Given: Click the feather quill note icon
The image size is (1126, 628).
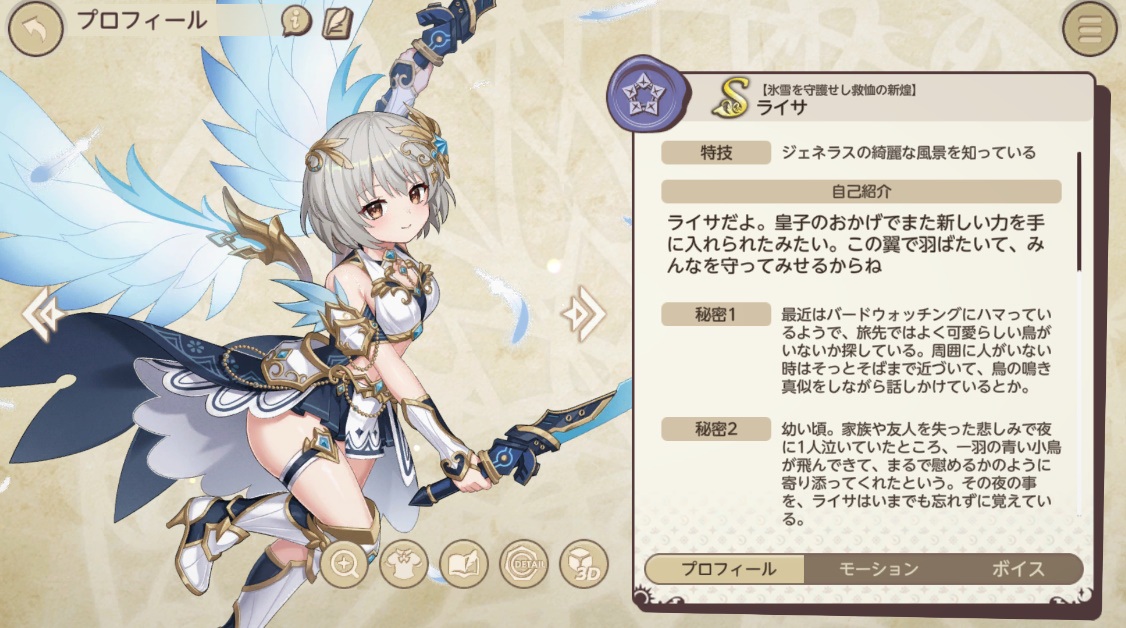Looking at the screenshot, I should click(x=338, y=21).
